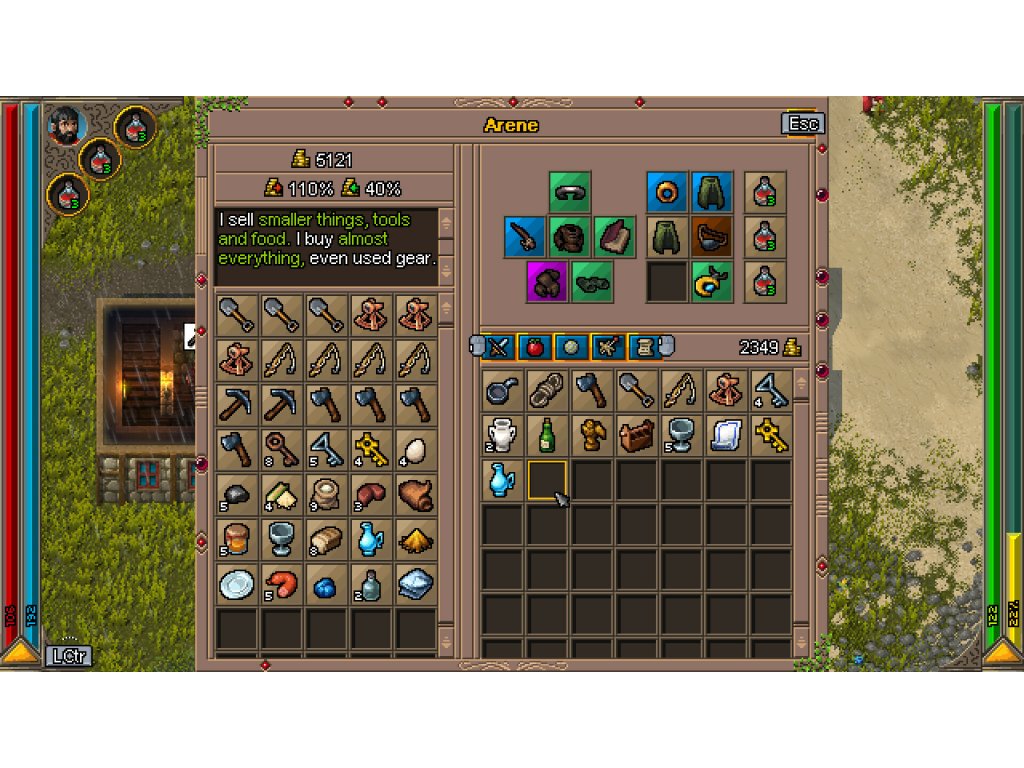The image size is (1024, 768).
Task: Click the rope coil in your inventory
Action: pos(546,389)
